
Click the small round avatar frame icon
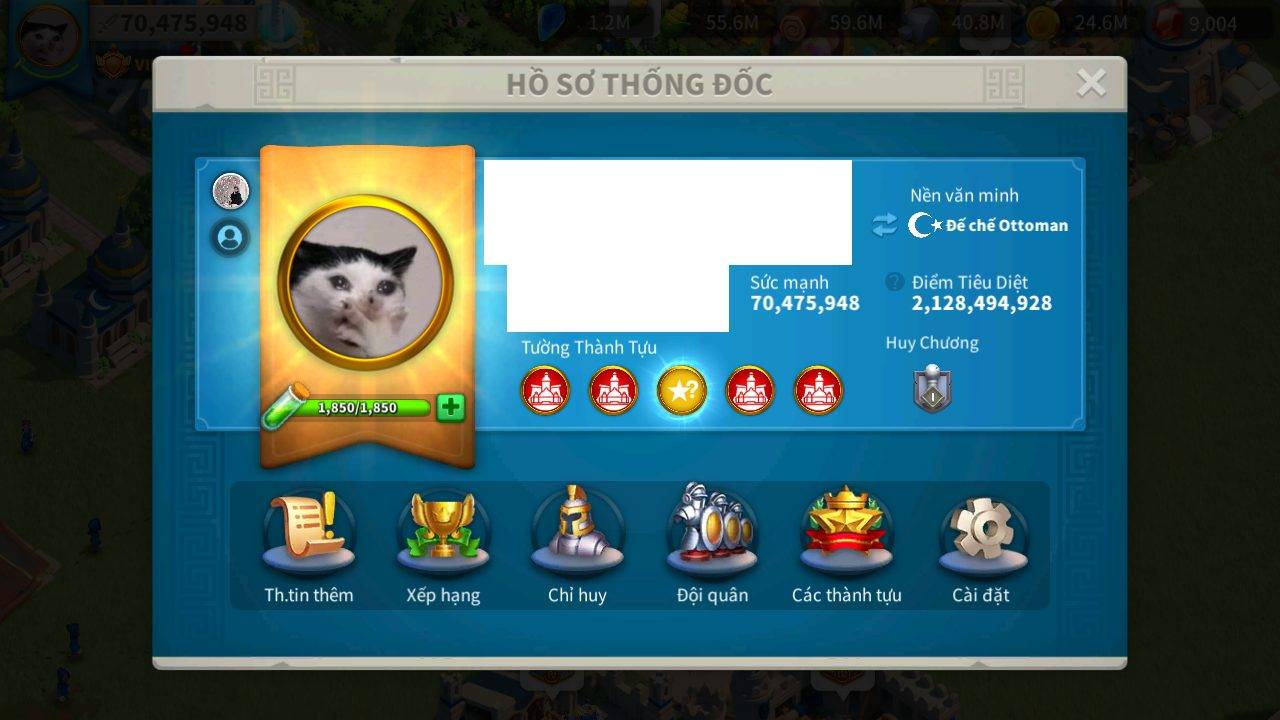coord(231,190)
